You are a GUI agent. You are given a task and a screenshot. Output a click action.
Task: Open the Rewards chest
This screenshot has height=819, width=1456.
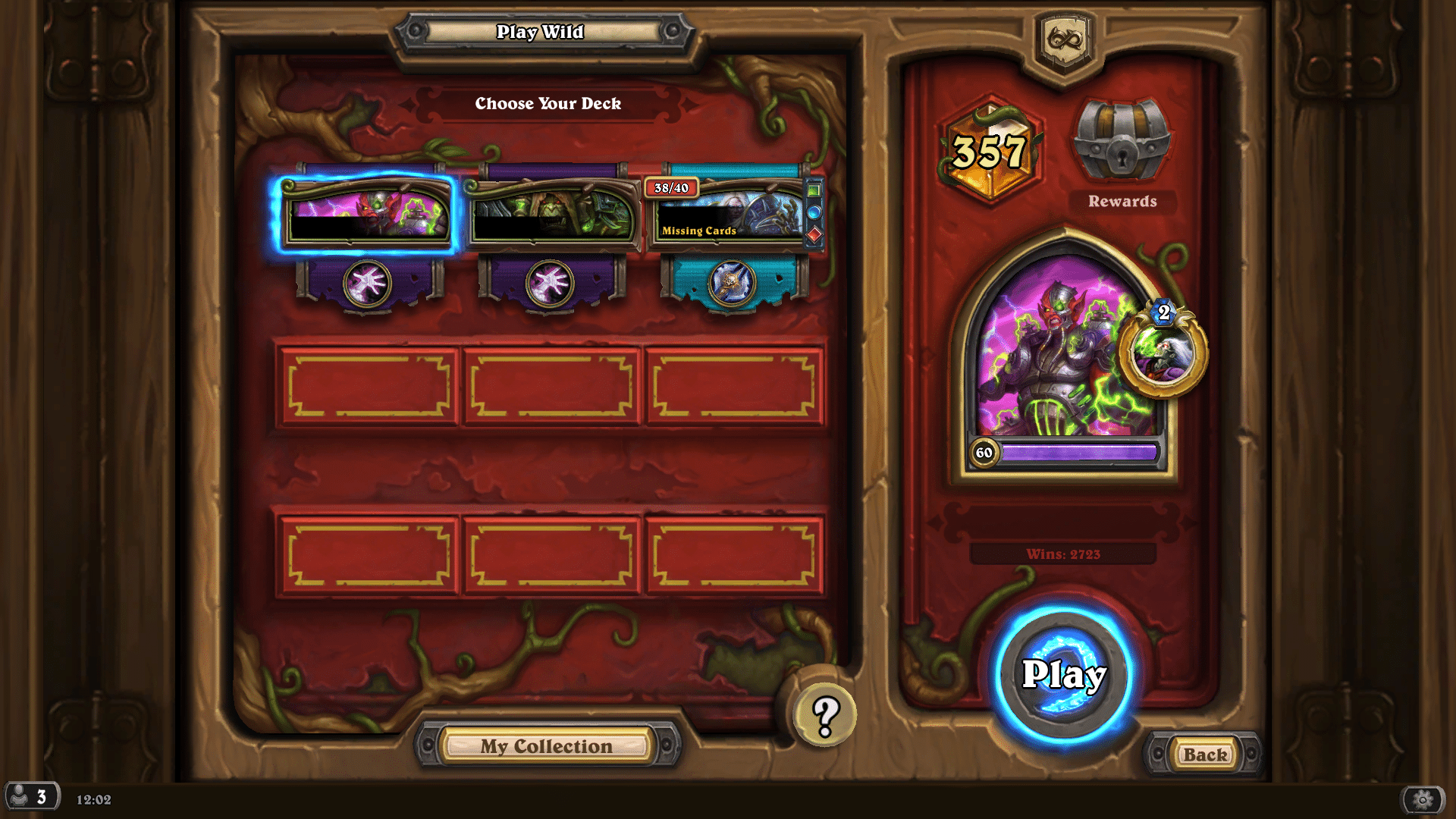coord(1122,143)
